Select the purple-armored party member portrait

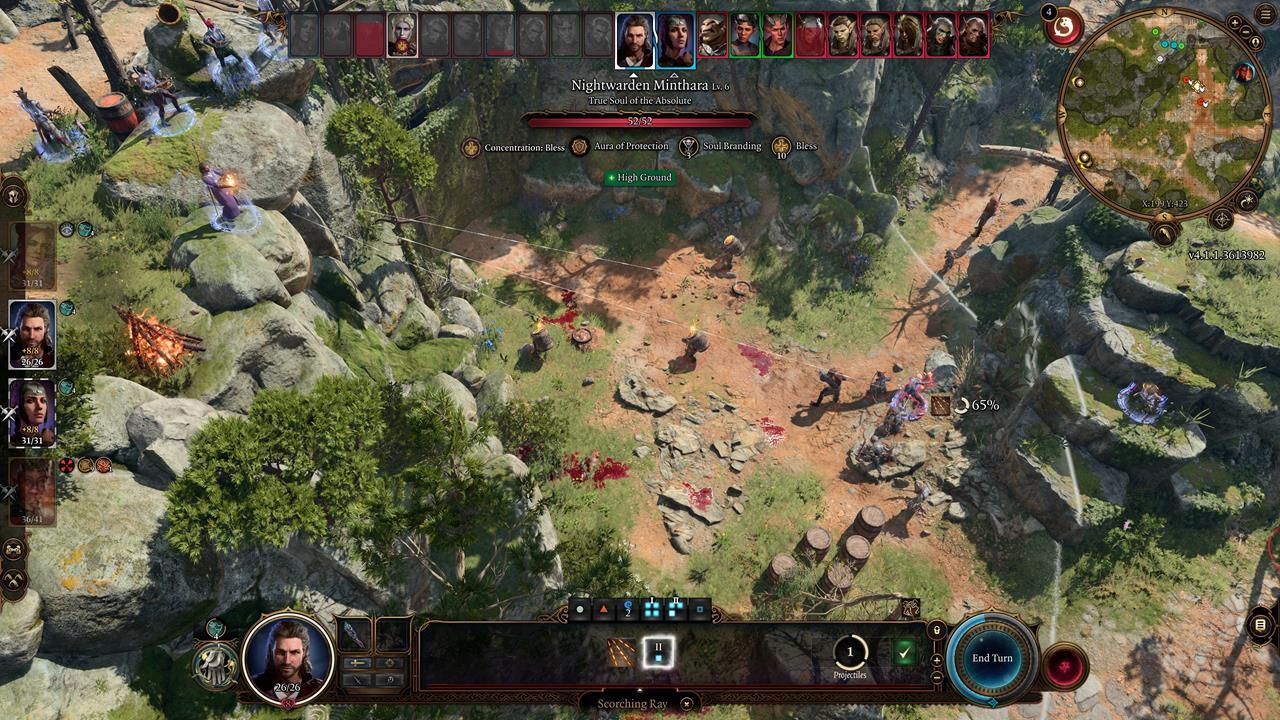coord(32,412)
